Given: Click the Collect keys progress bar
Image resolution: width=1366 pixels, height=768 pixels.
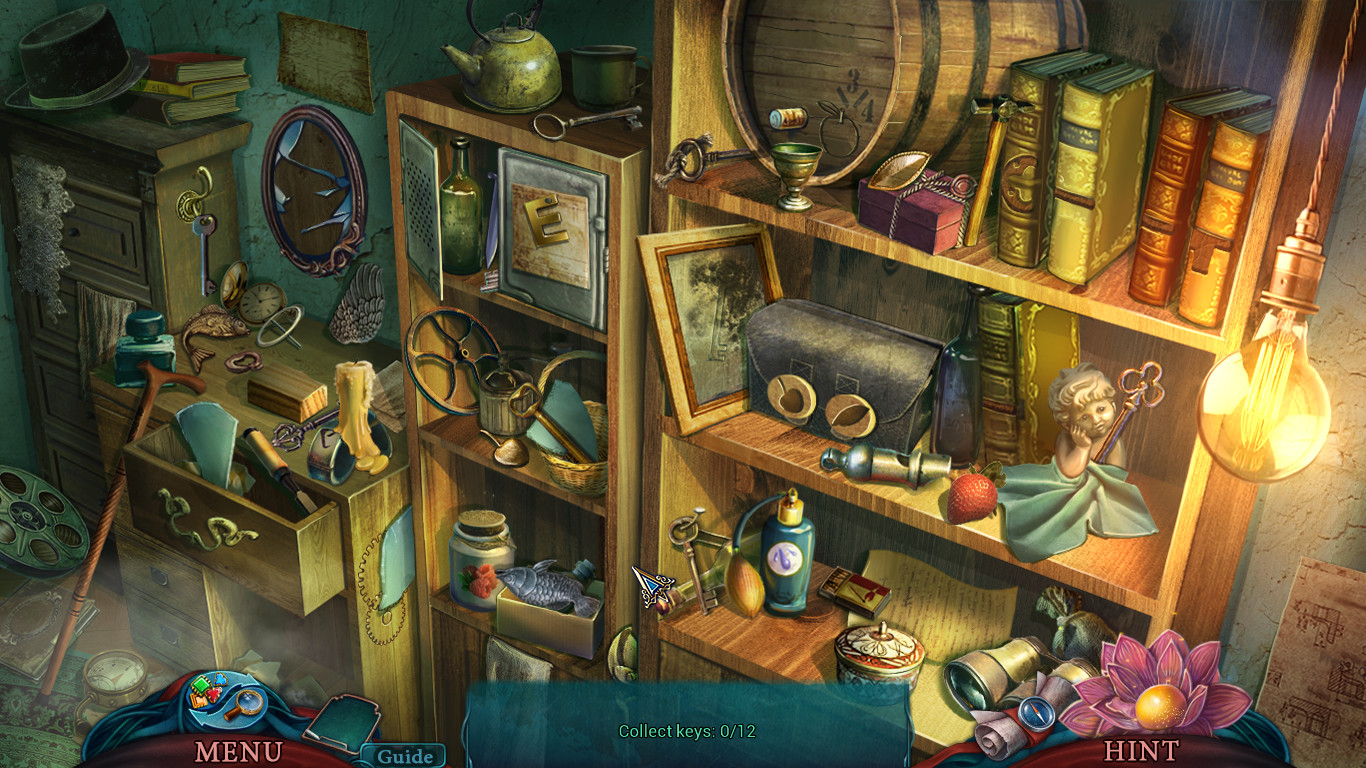Looking at the screenshot, I should coord(685,731).
